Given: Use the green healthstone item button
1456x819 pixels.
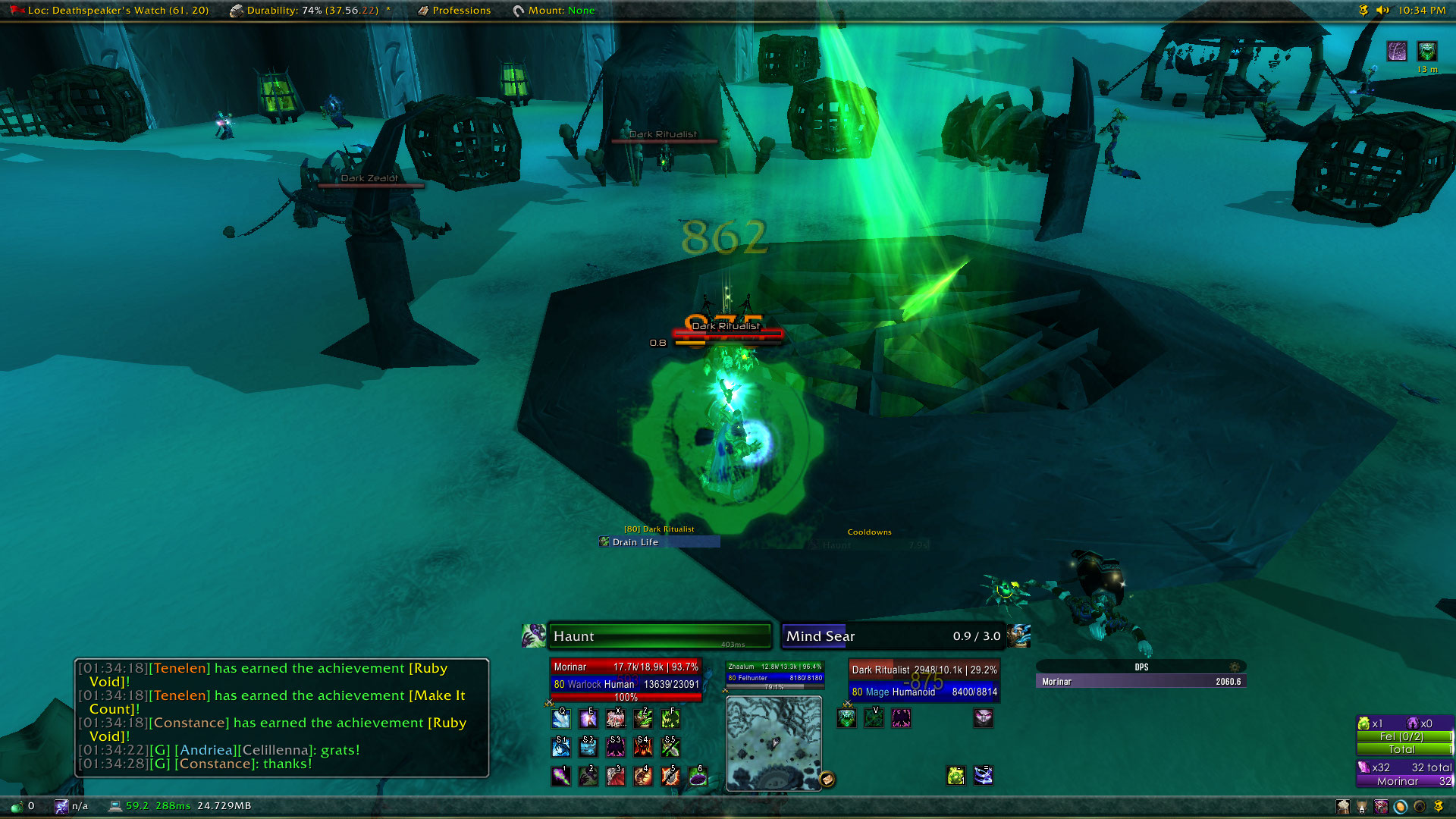Looking at the screenshot, I should (955, 776).
